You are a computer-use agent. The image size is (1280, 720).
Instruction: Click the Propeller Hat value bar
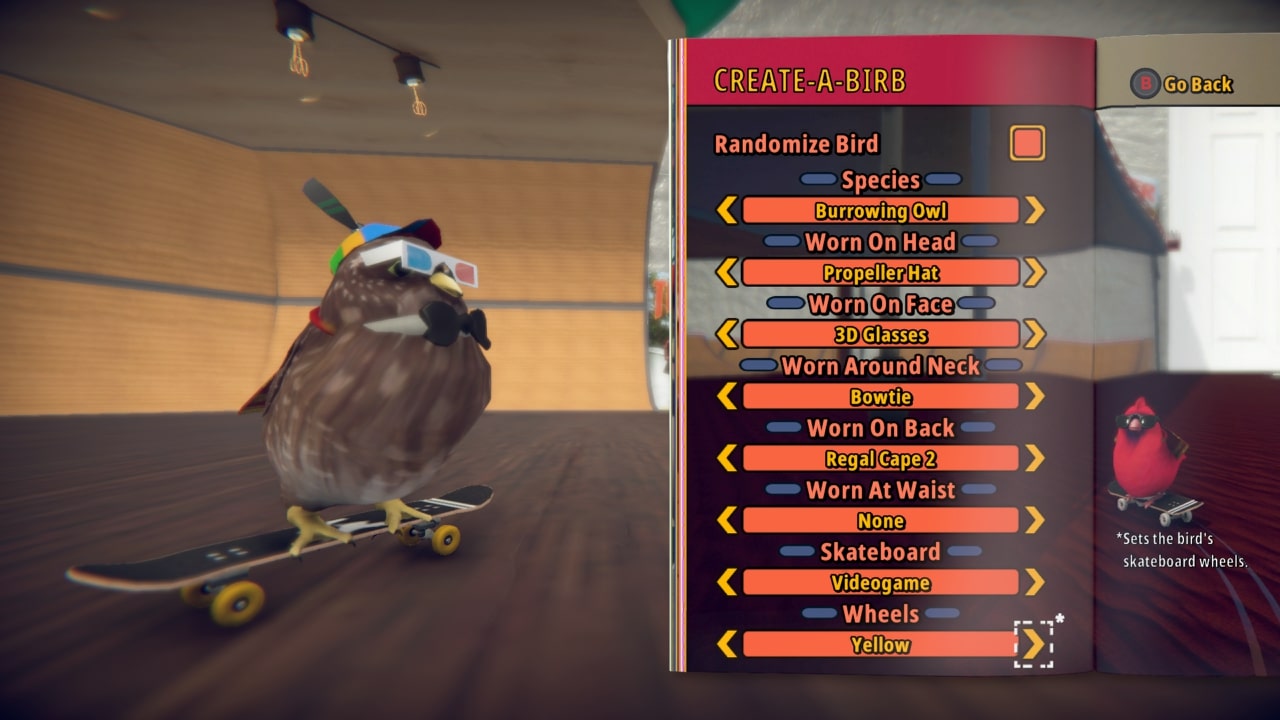(880, 272)
